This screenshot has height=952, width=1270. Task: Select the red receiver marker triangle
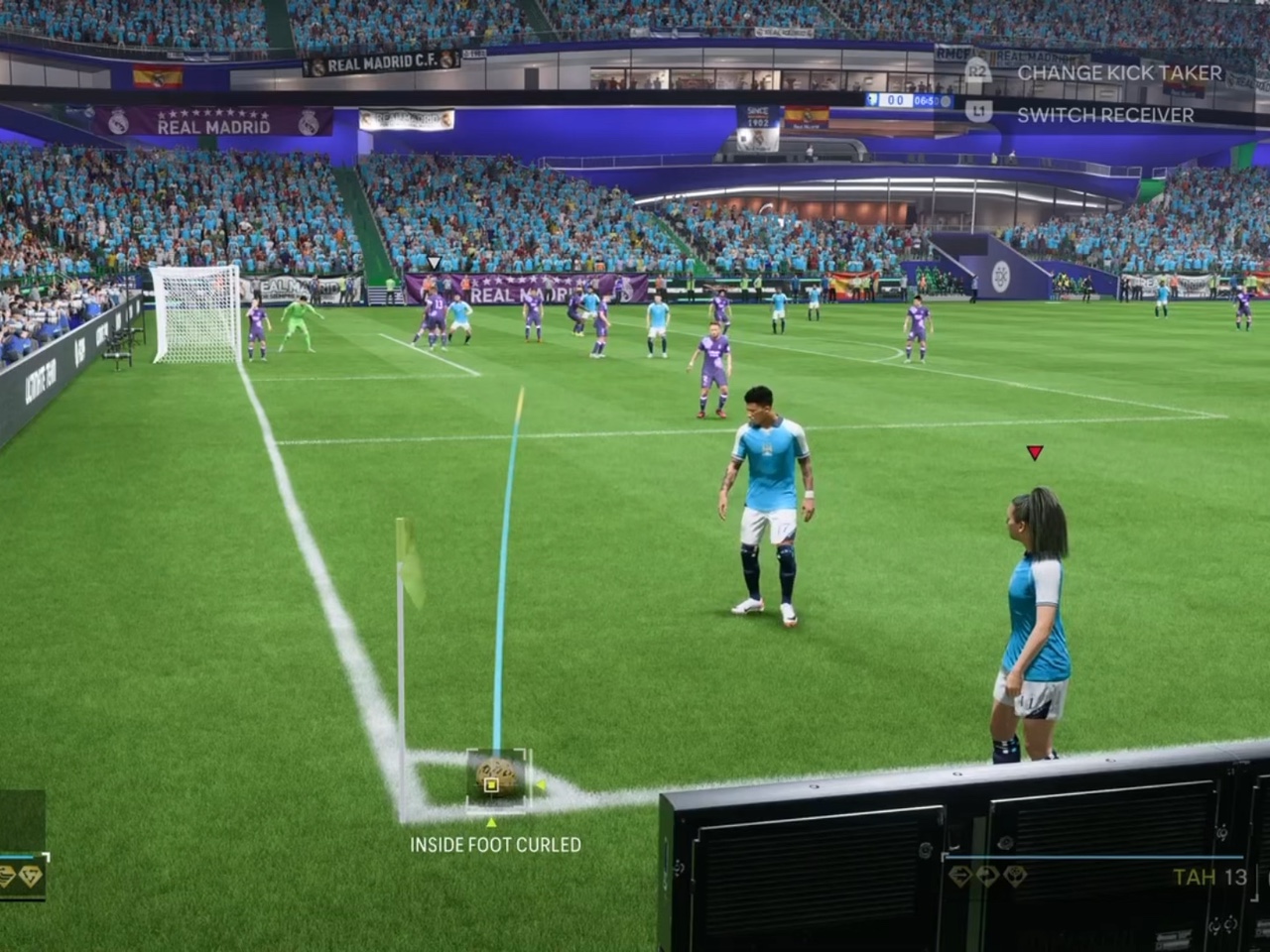pos(1035,453)
